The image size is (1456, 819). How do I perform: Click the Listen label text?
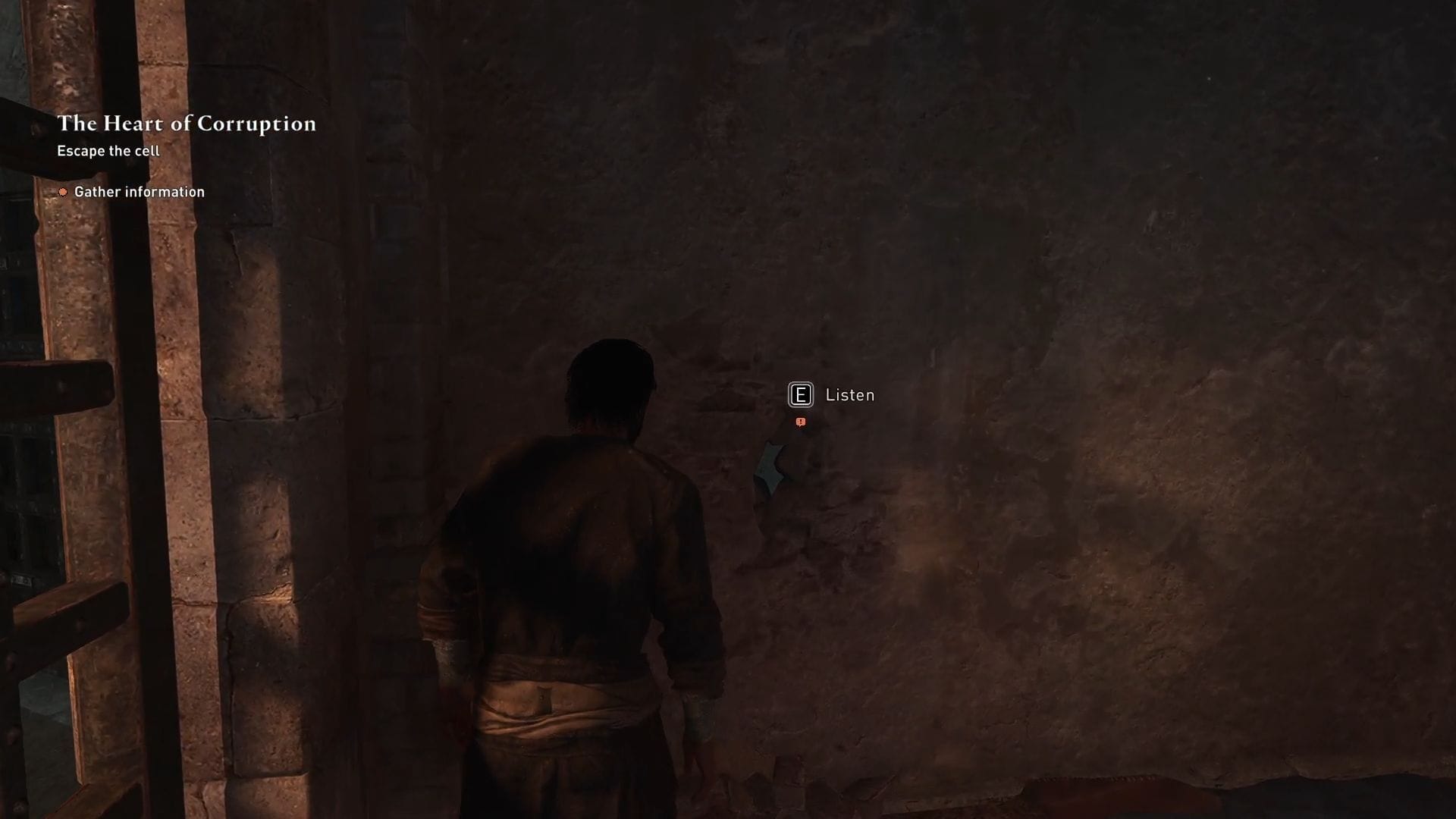(849, 395)
